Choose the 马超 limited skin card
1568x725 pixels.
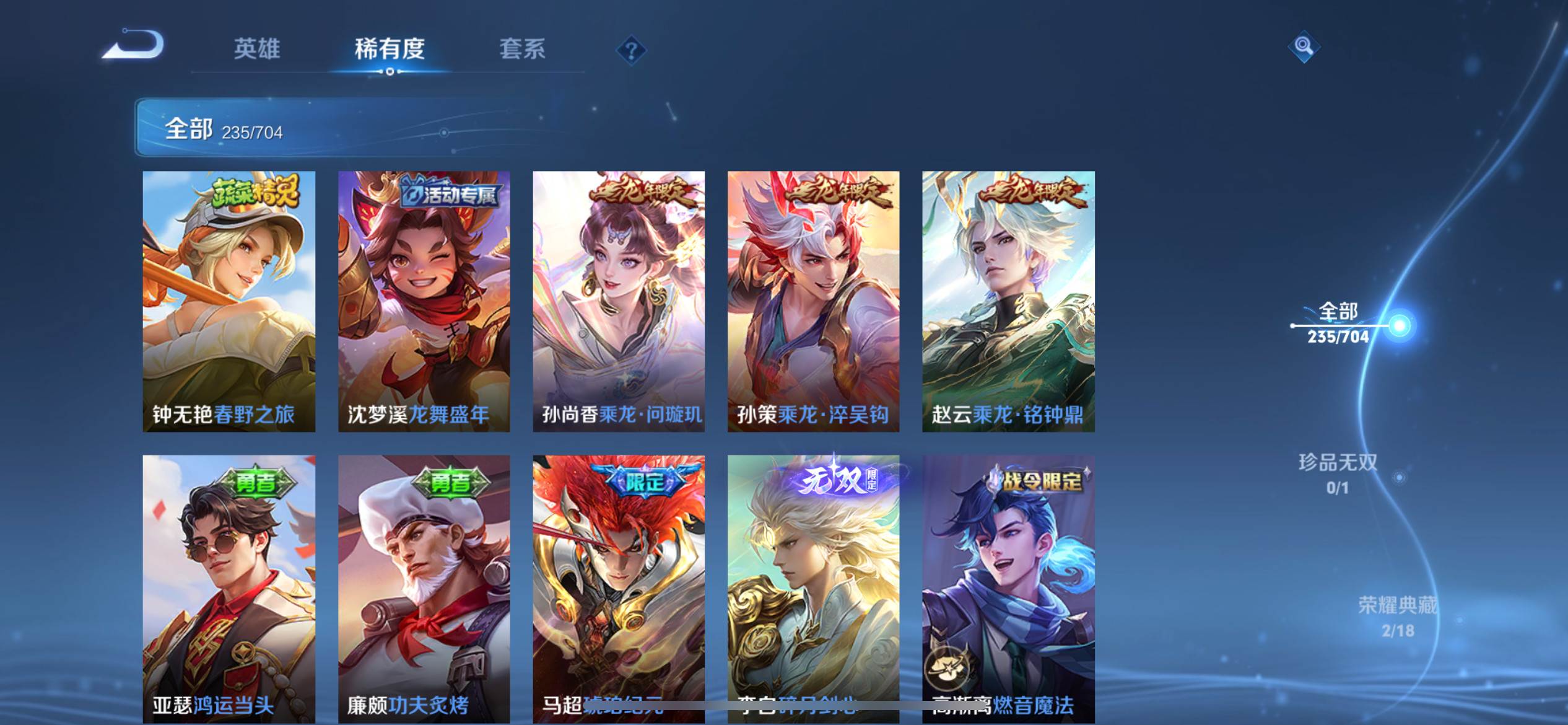[x=619, y=589]
